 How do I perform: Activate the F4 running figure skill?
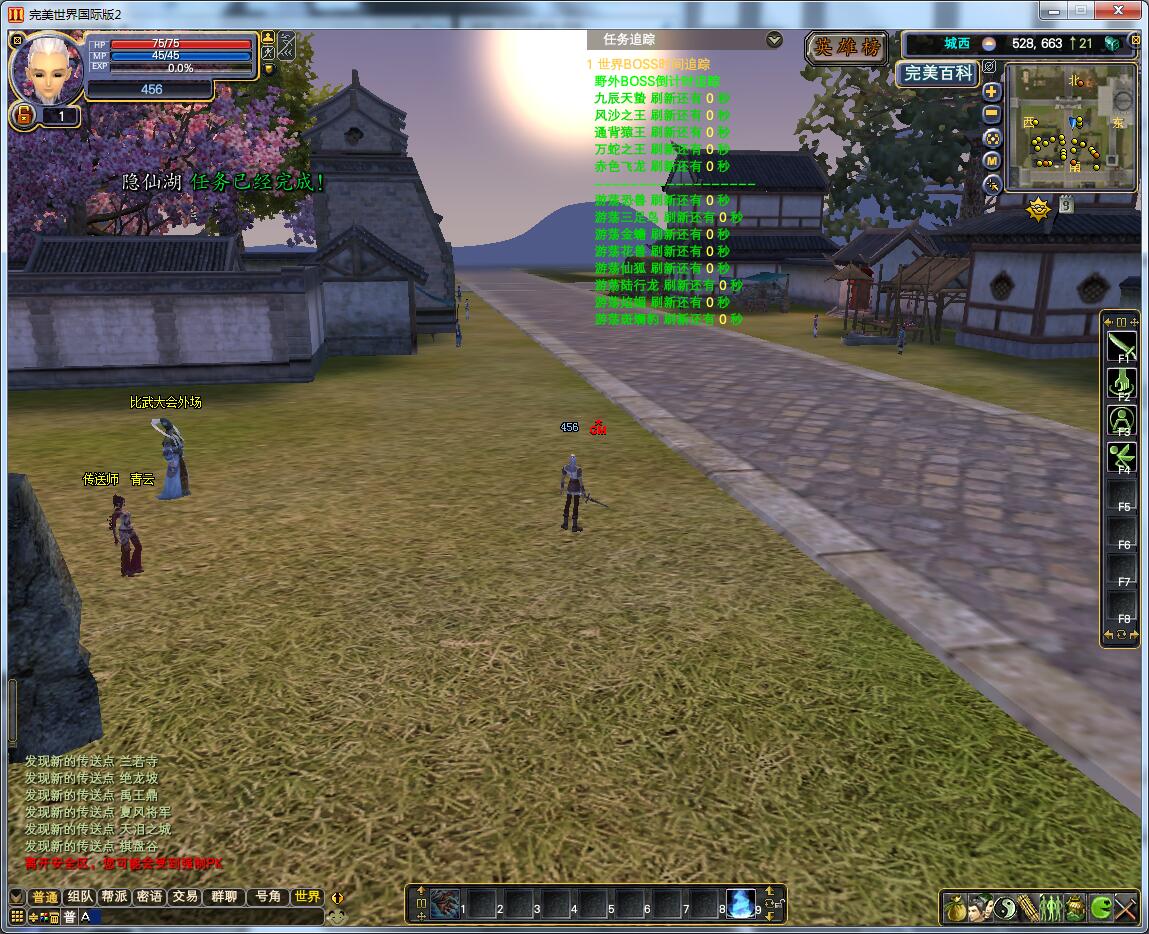1121,458
